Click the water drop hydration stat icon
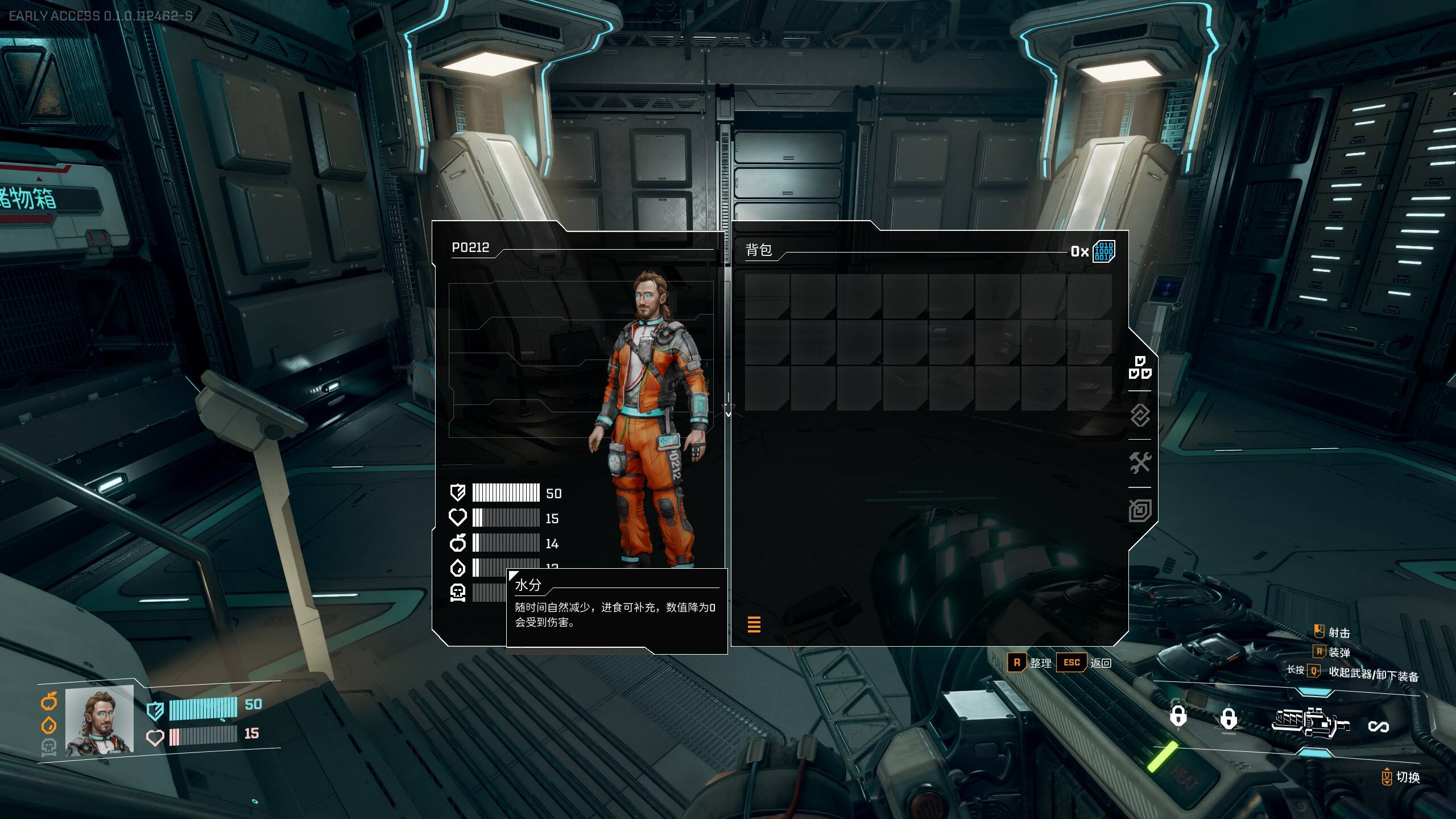 pos(458,568)
